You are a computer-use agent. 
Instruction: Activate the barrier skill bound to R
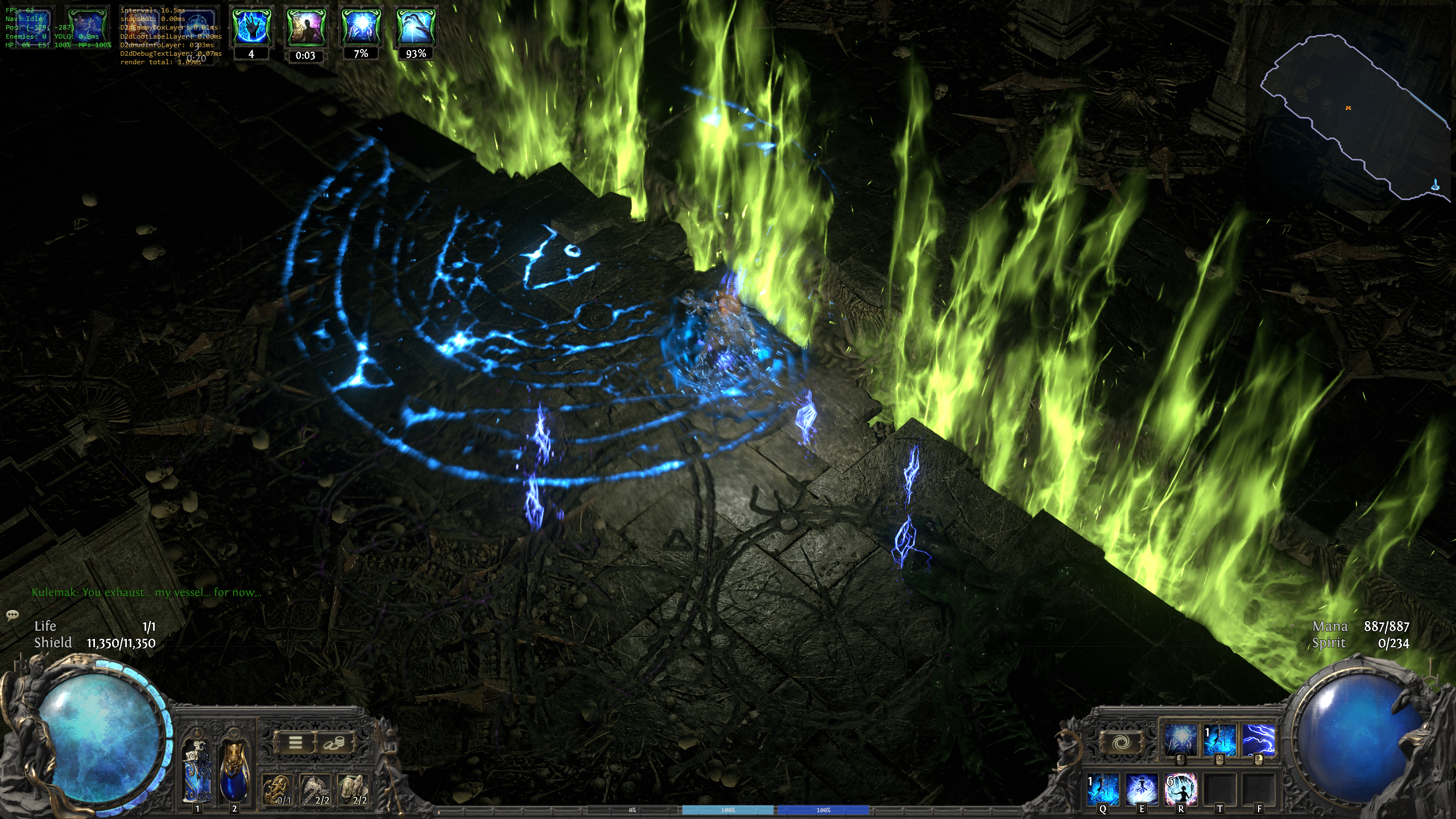point(1181,789)
